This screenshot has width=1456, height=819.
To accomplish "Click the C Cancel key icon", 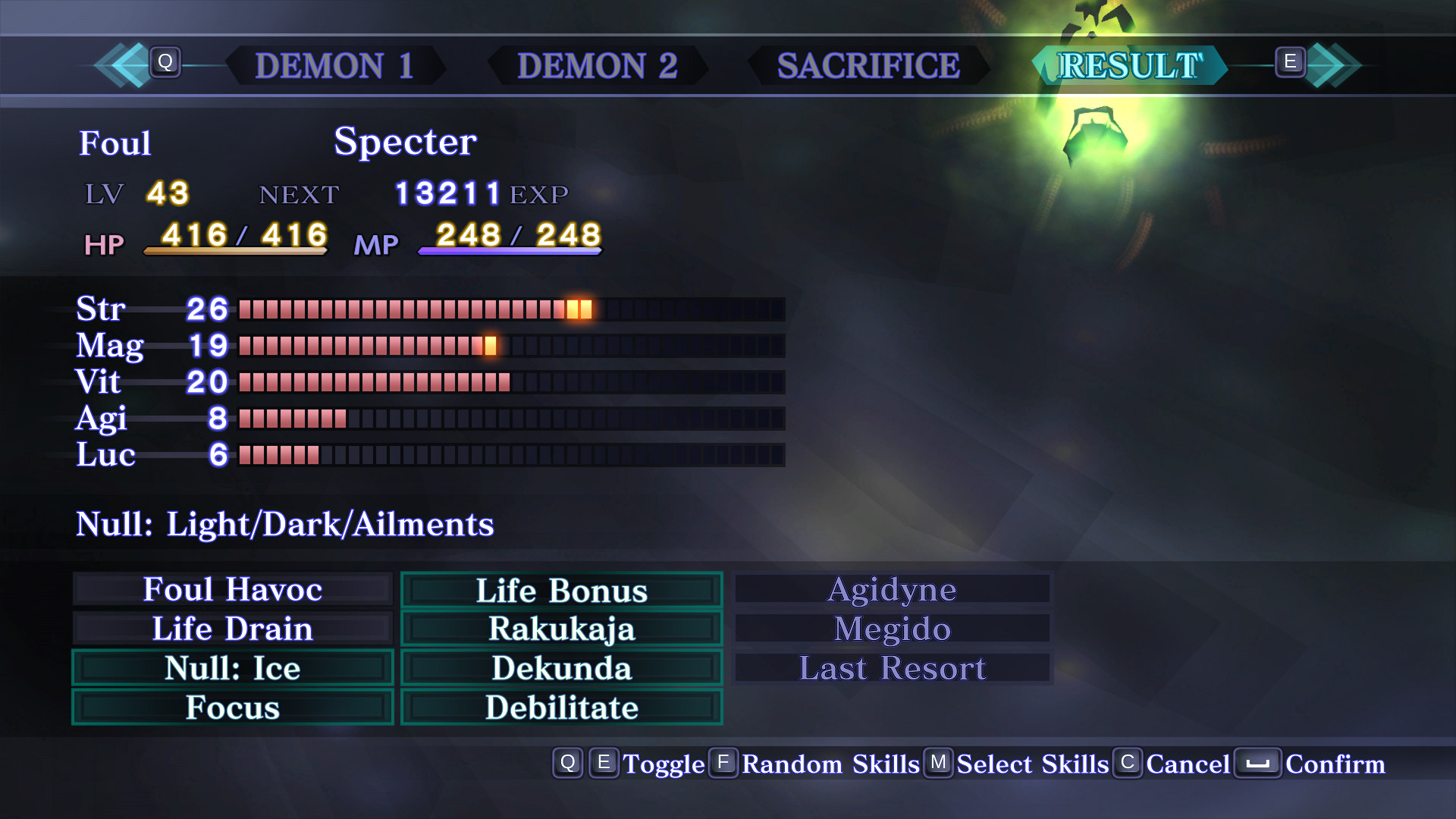I will 1128,764.
